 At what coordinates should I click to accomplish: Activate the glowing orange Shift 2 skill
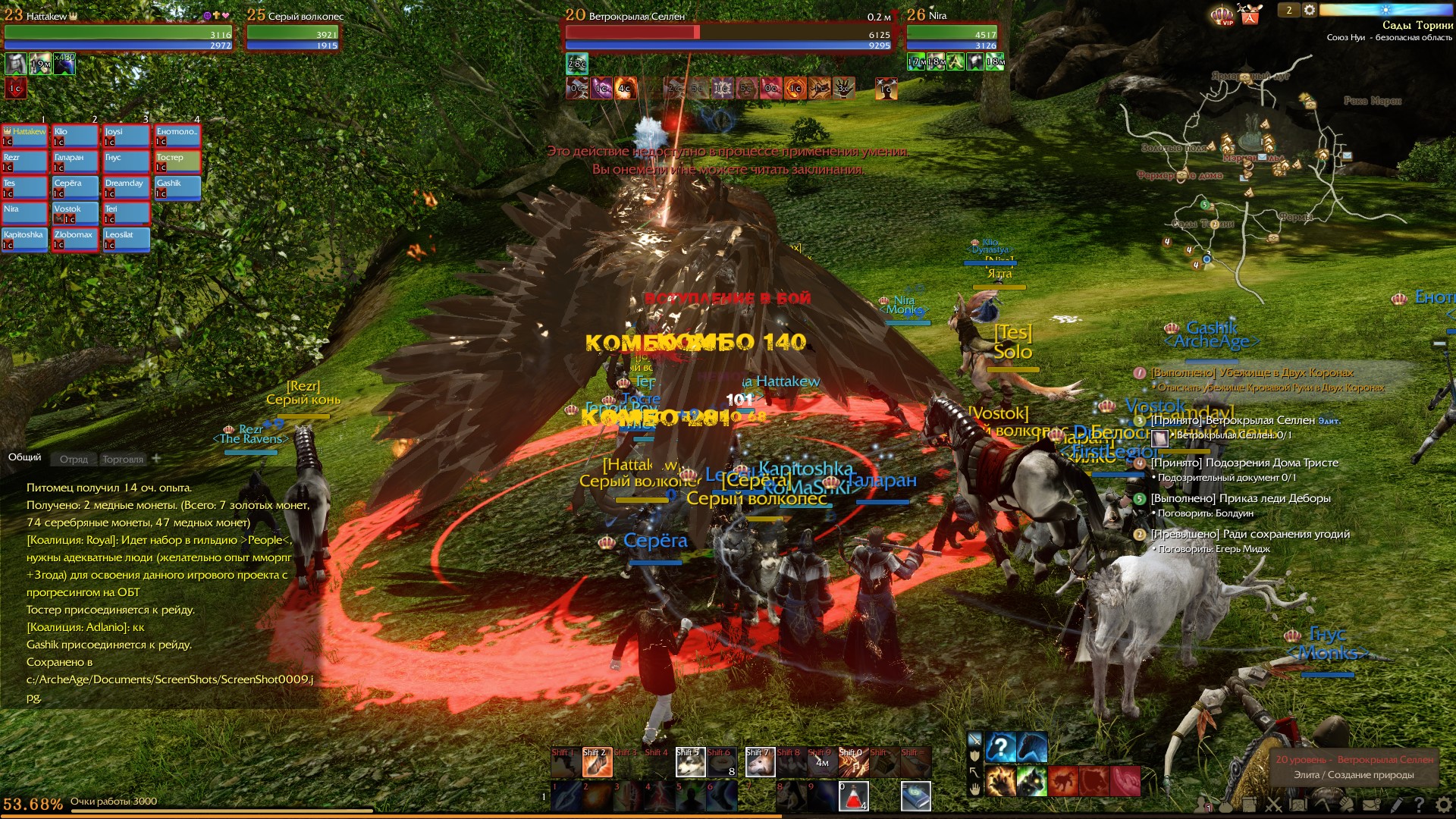[x=597, y=763]
